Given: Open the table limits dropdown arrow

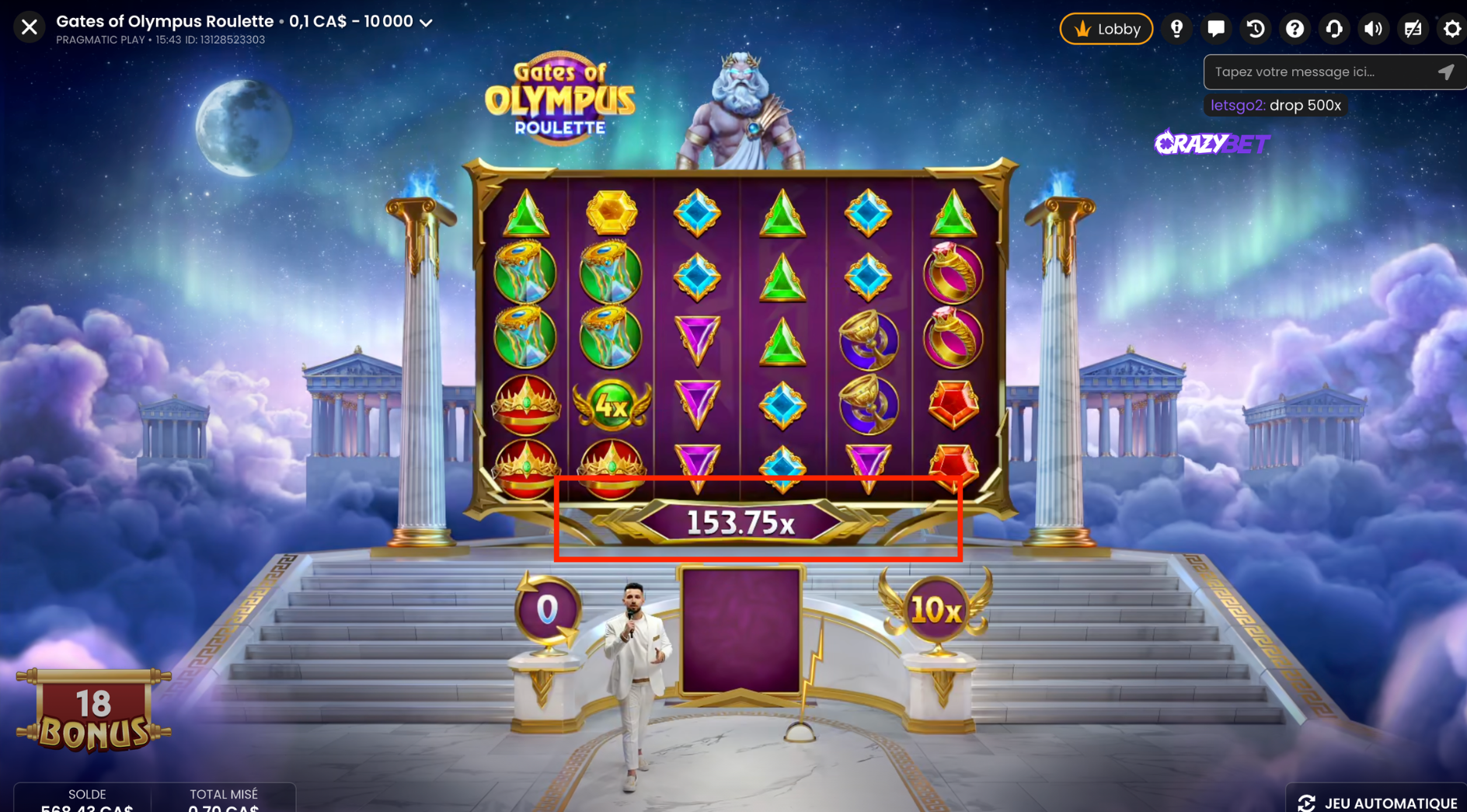Looking at the screenshot, I should click(x=426, y=23).
